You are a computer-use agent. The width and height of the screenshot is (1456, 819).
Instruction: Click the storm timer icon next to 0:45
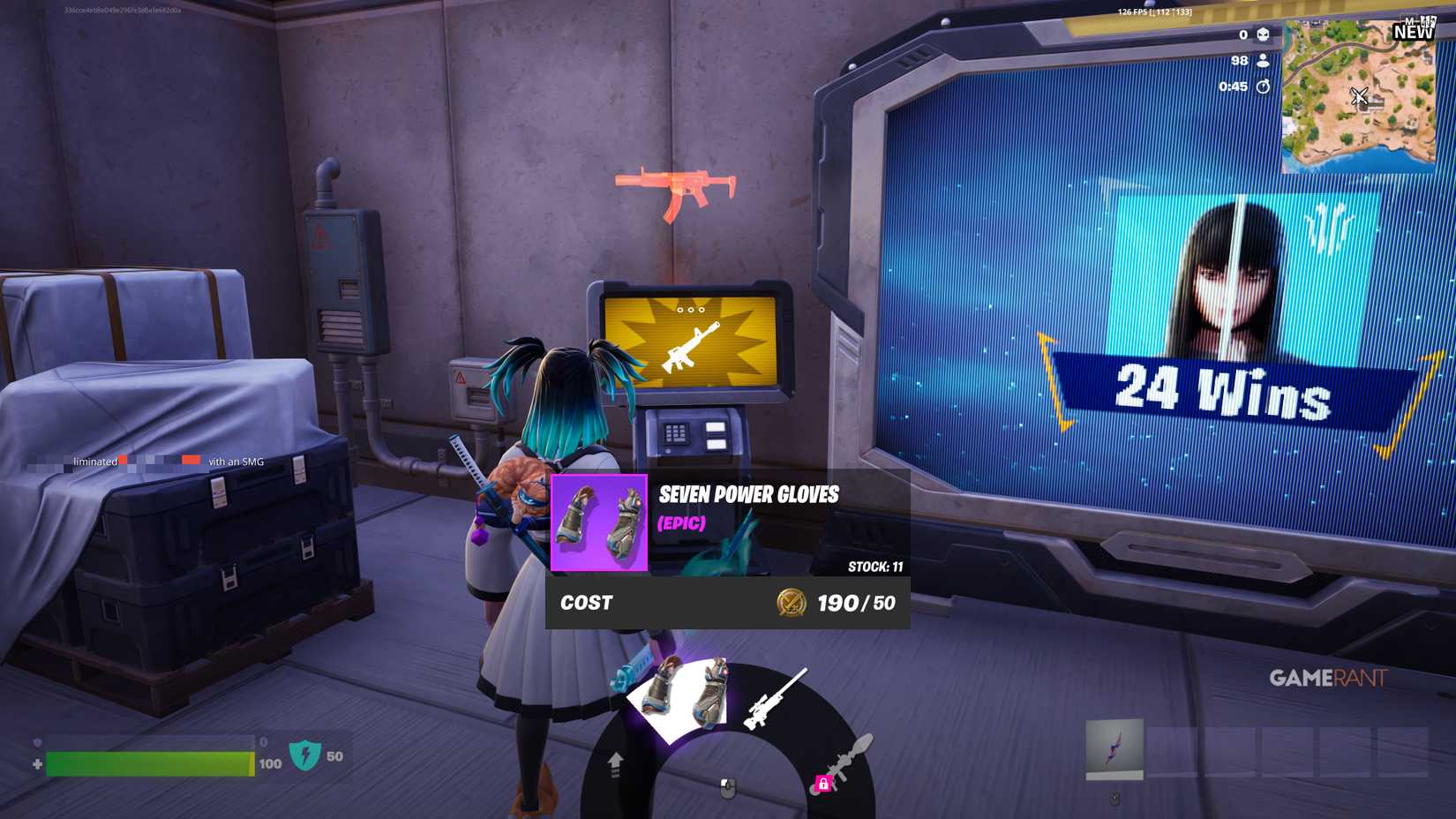tap(1264, 86)
